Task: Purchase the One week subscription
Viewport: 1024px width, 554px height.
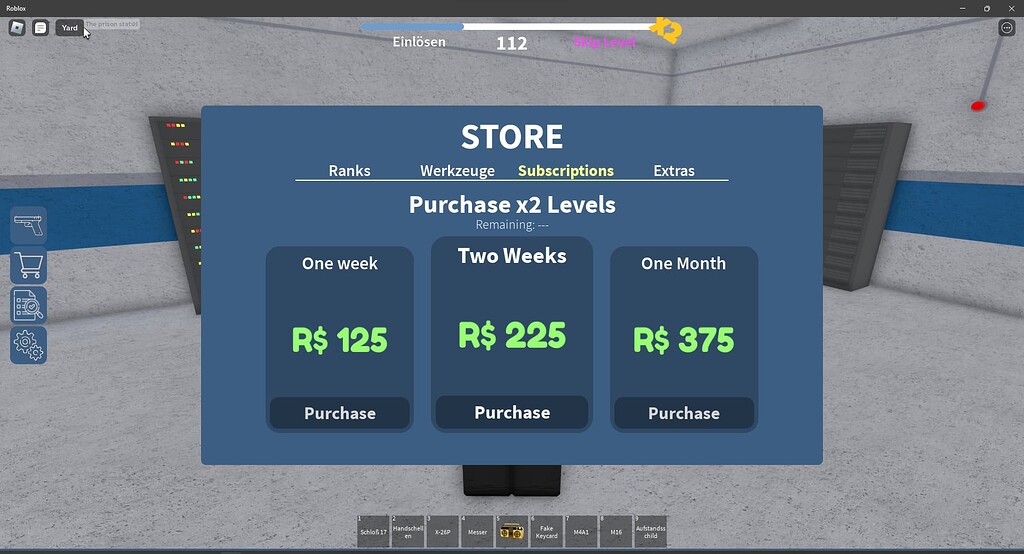Action: [x=340, y=413]
